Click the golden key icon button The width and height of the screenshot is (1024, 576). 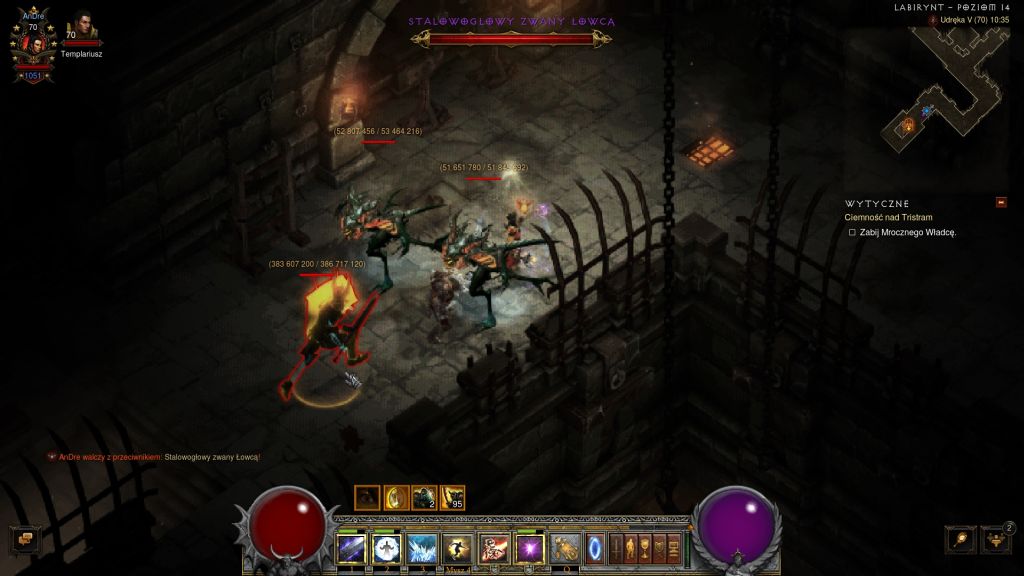959,539
